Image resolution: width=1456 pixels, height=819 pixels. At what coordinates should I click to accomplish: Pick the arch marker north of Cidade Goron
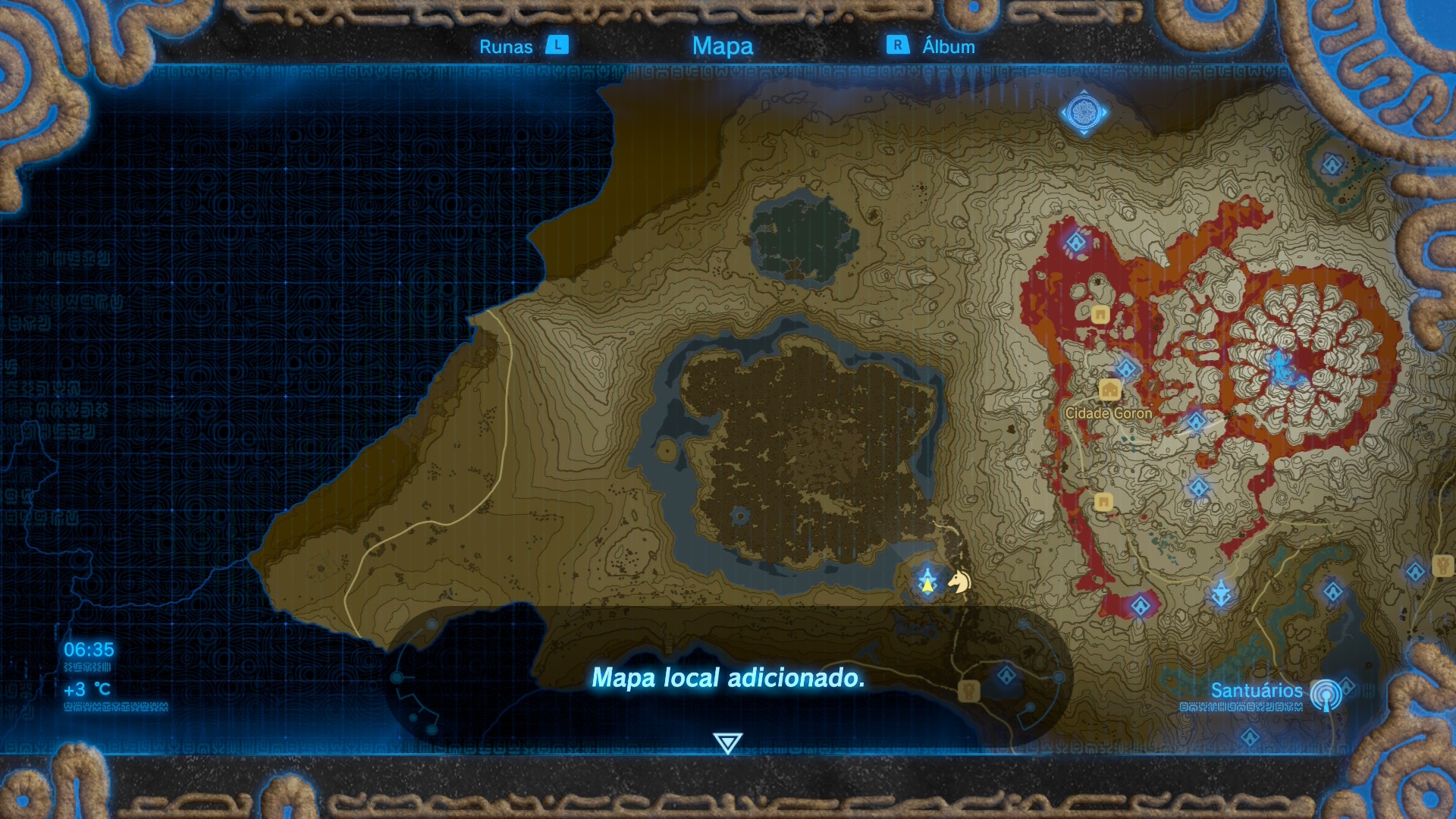[1100, 314]
